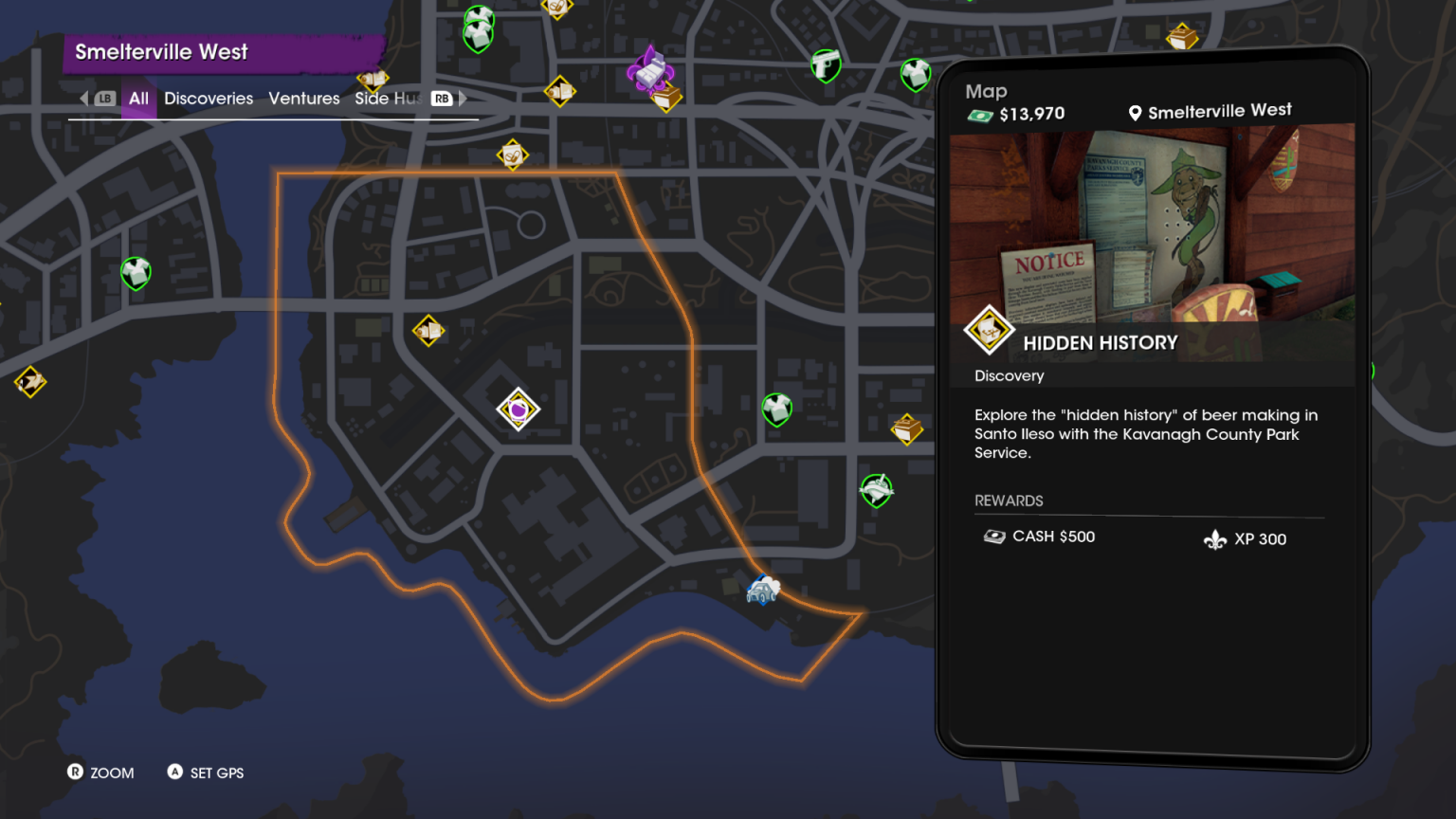
Task: Switch to the Discoveries tab
Action: click(x=209, y=99)
